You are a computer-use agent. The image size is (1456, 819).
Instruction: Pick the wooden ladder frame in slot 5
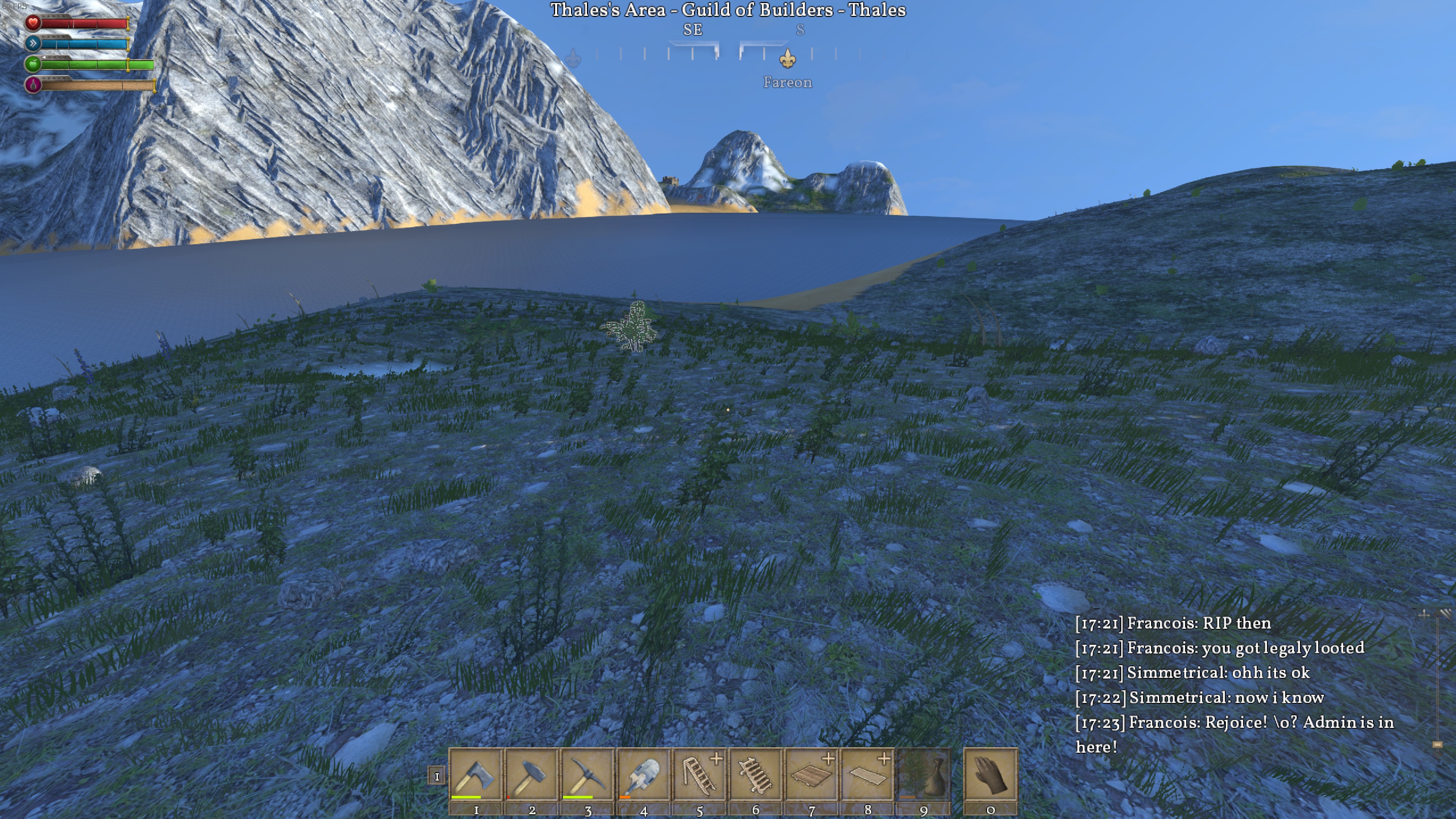[699, 774]
